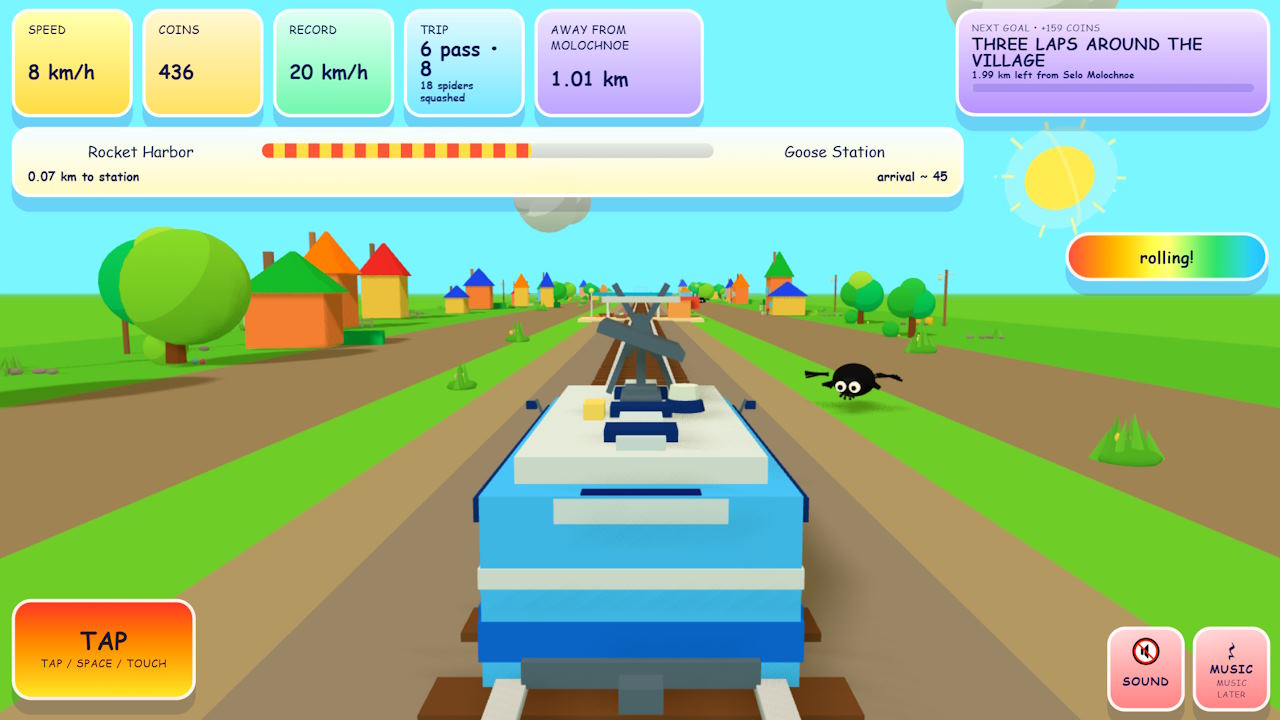Toggle music using the MUSIC LATER button
The image size is (1280, 720).
pos(1230,670)
